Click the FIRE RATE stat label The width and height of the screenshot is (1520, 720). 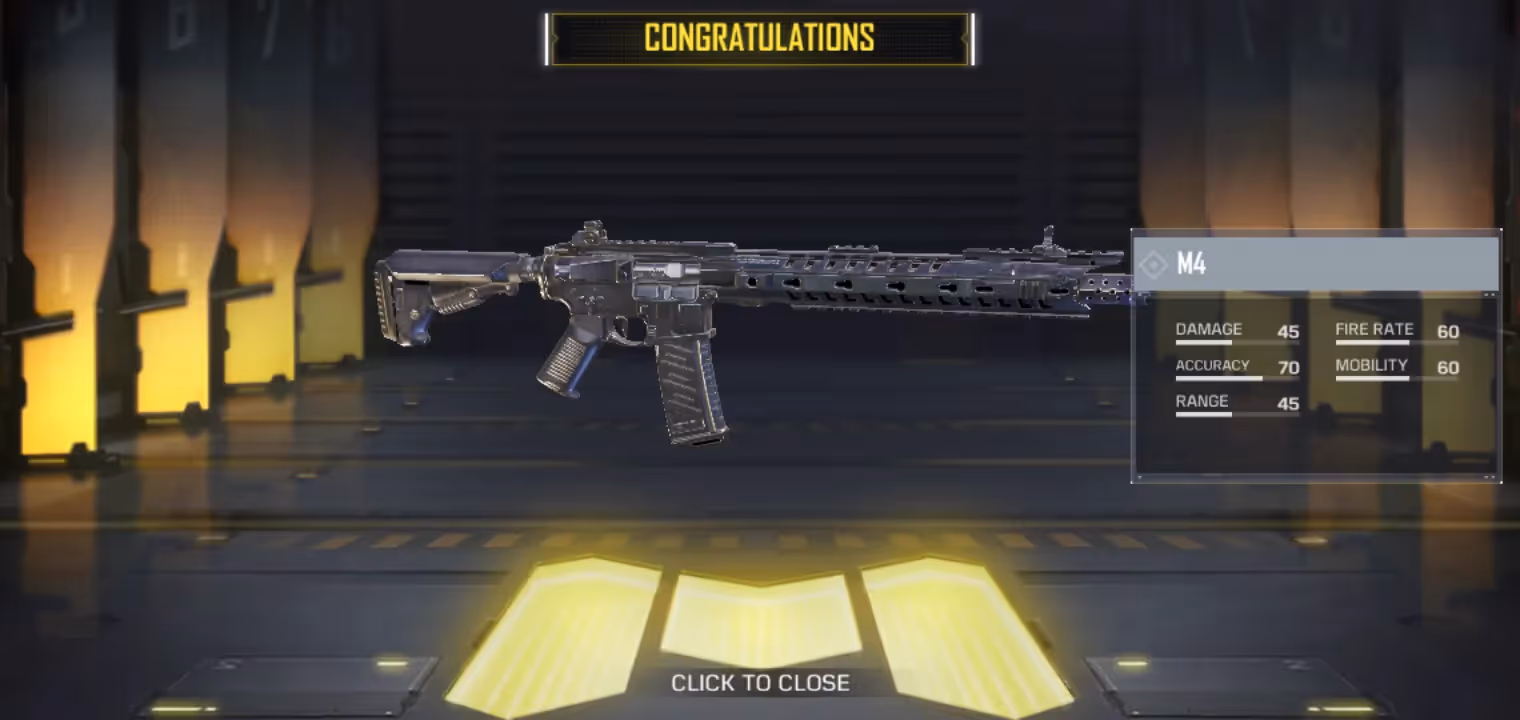pyautogui.click(x=1373, y=328)
